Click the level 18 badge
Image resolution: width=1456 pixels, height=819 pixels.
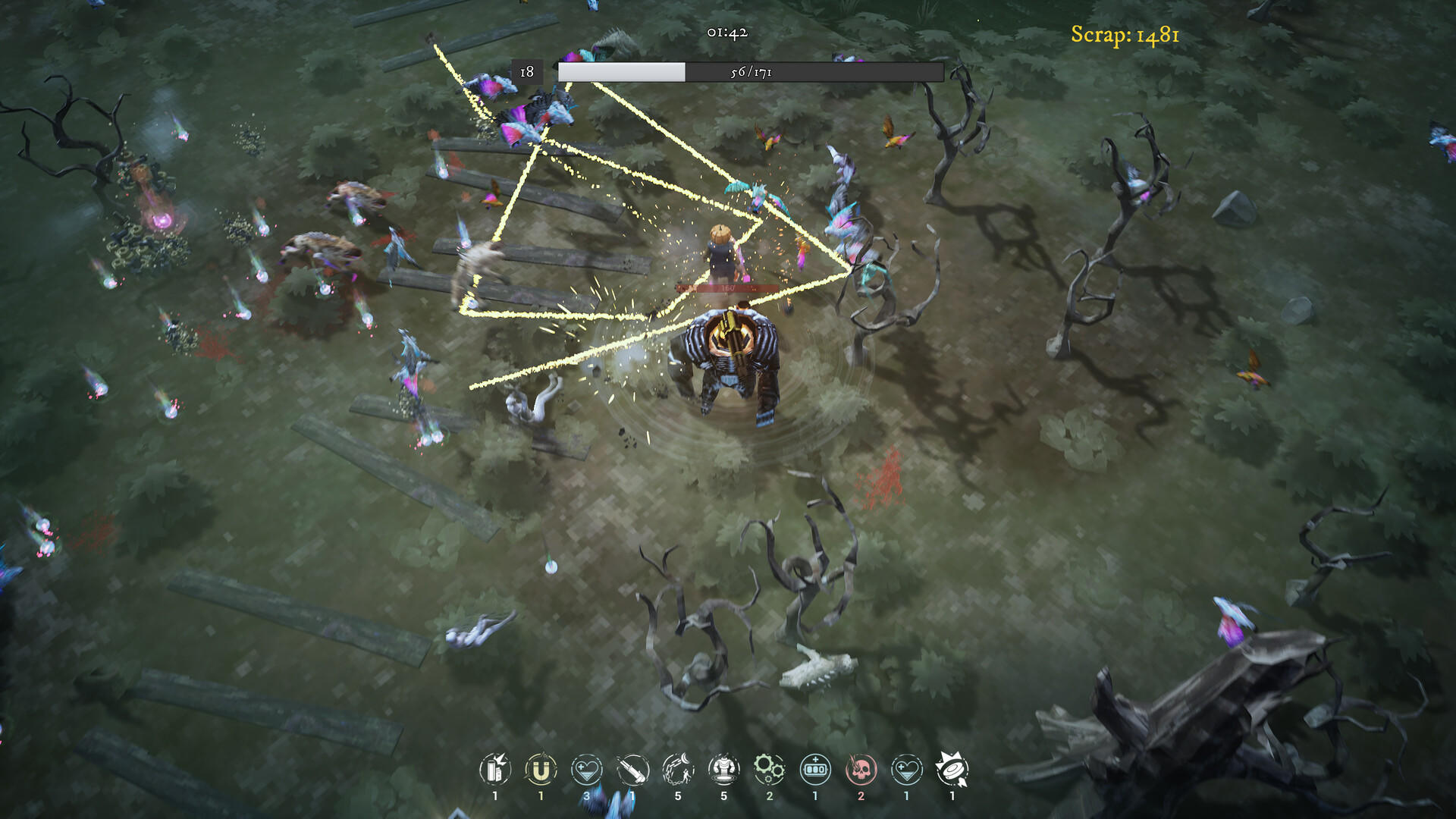tap(528, 71)
